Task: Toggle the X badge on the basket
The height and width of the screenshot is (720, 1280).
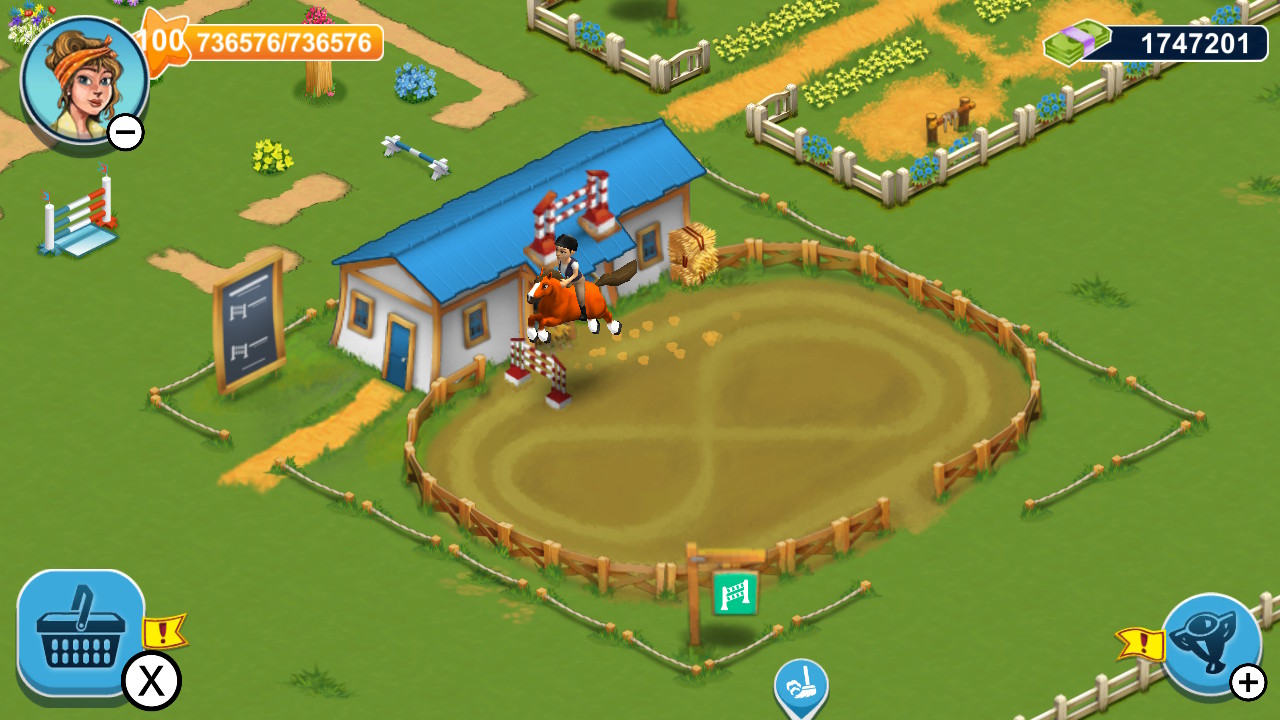Action: point(152,681)
